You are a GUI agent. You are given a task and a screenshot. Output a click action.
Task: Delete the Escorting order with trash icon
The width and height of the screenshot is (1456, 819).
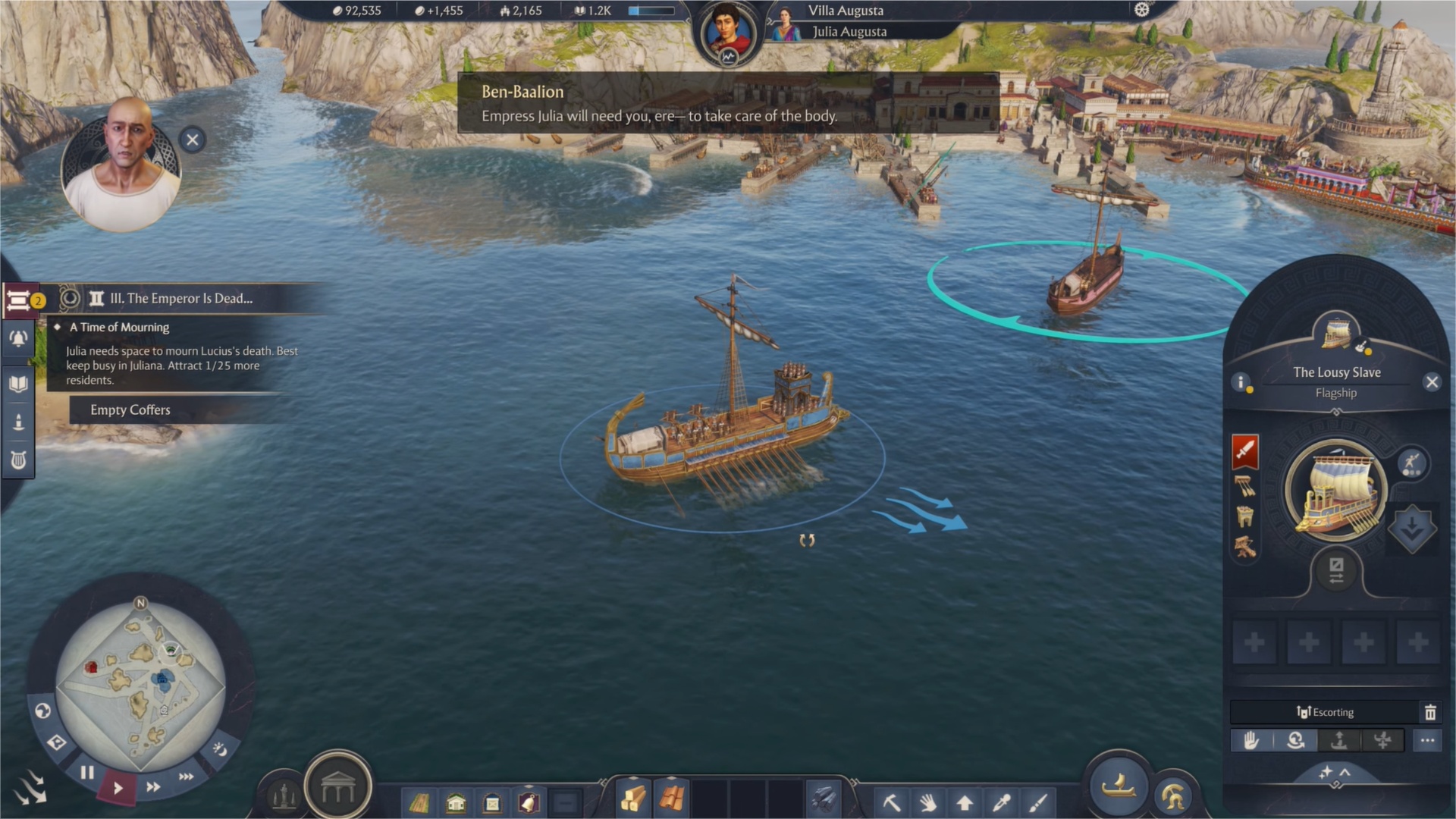click(1430, 712)
